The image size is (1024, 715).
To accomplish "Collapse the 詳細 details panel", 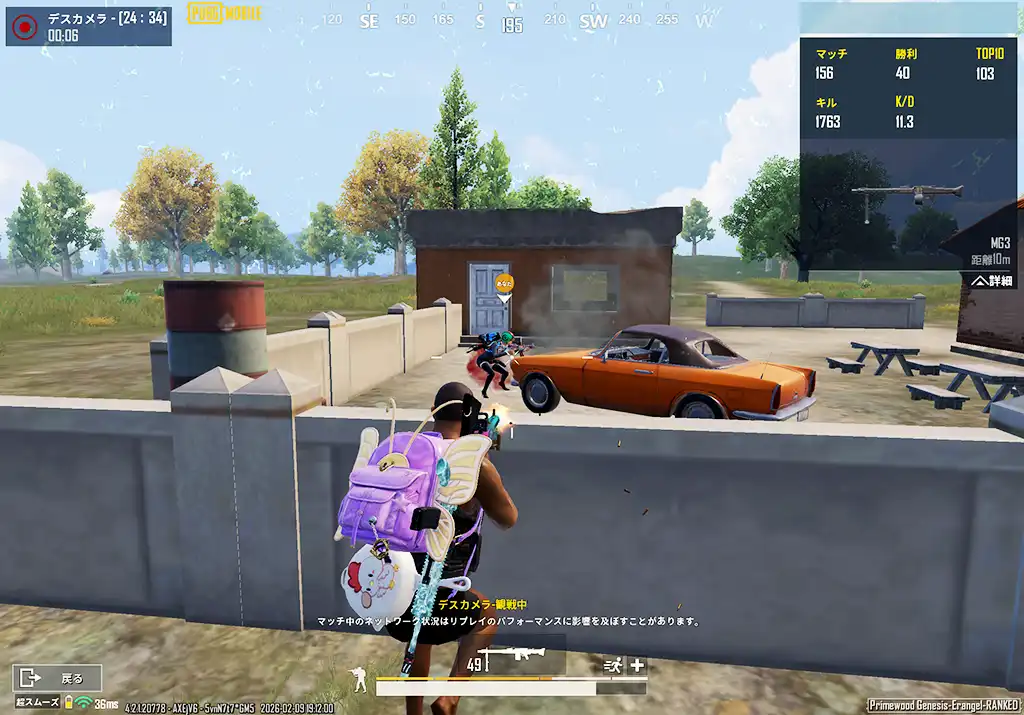I will [993, 282].
